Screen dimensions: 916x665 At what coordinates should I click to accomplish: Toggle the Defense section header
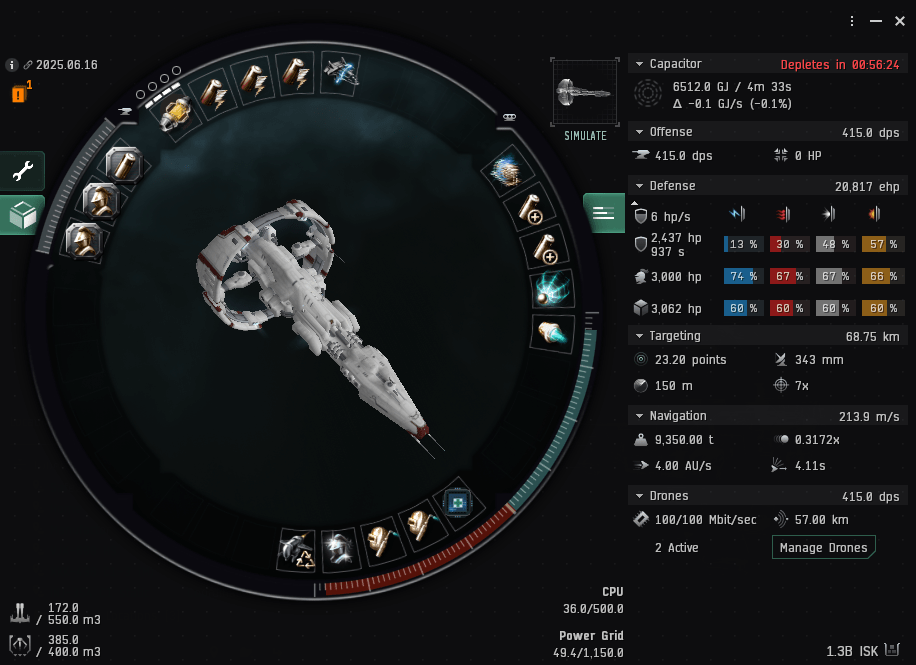[x=640, y=186]
